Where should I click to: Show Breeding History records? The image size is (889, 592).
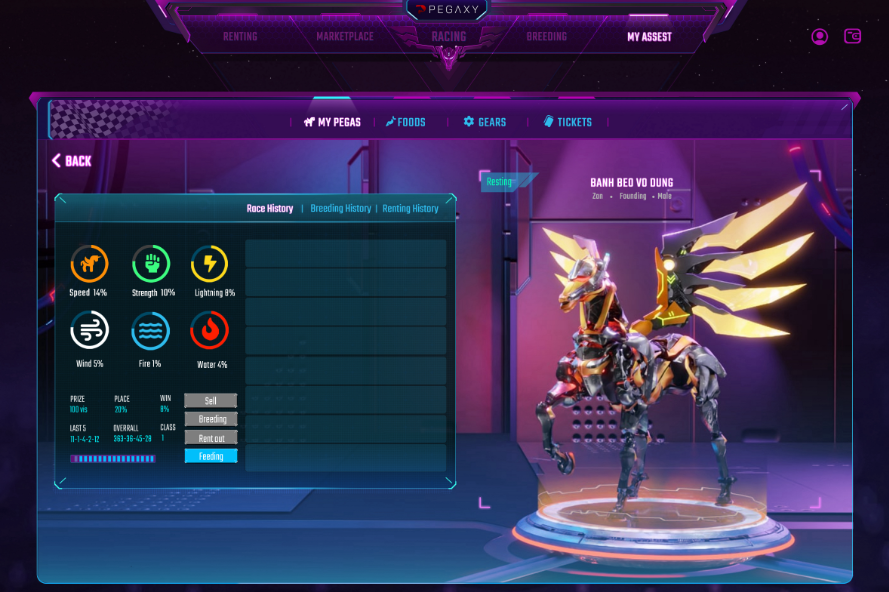[x=341, y=209]
